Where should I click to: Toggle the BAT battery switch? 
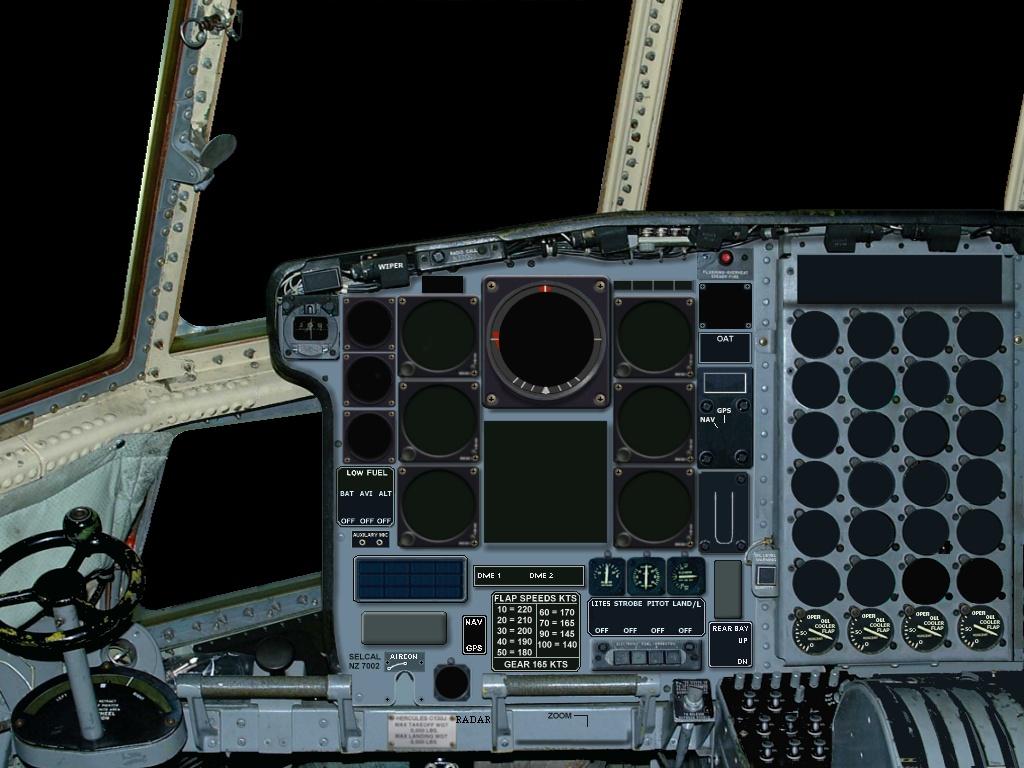347,507
